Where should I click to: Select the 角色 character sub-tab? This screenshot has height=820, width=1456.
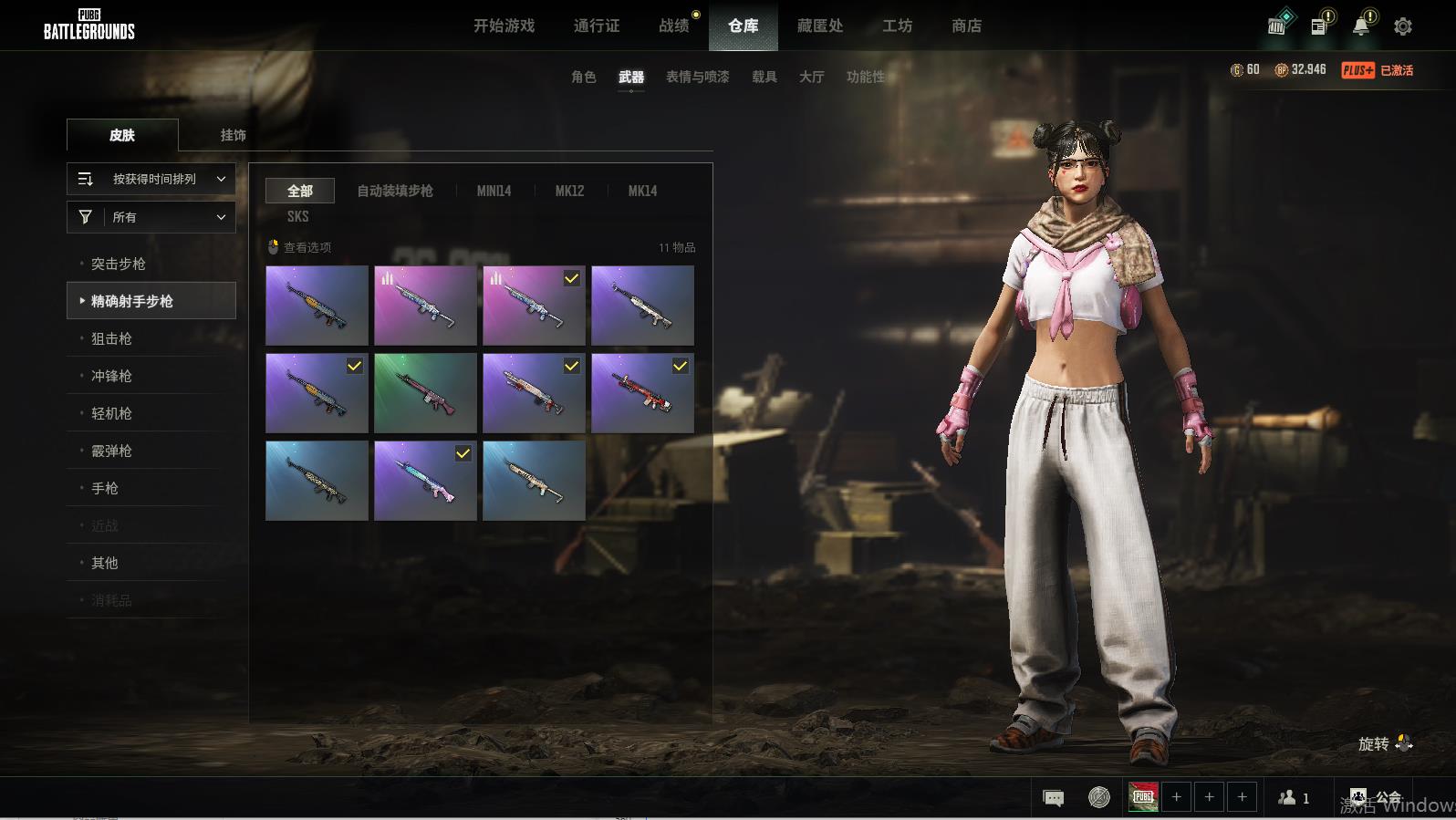(583, 77)
